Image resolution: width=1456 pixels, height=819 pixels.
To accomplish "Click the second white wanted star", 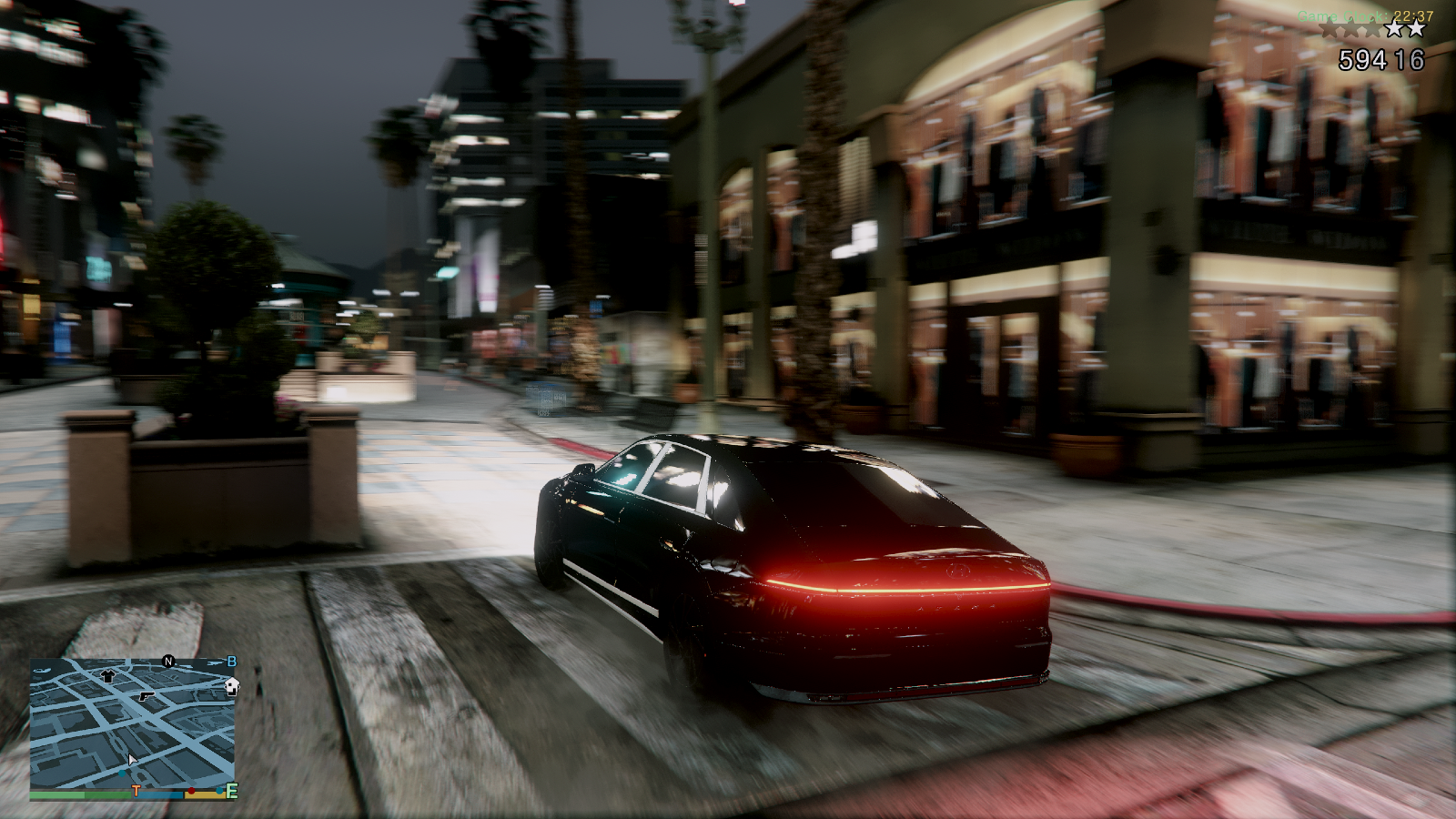I will (x=1416, y=29).
